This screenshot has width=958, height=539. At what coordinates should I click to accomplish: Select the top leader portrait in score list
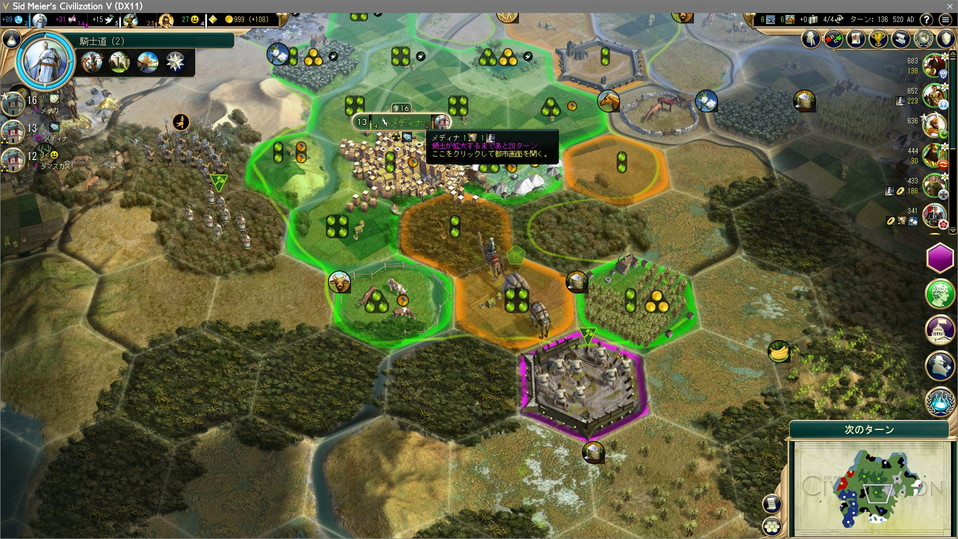coord(935,66)
